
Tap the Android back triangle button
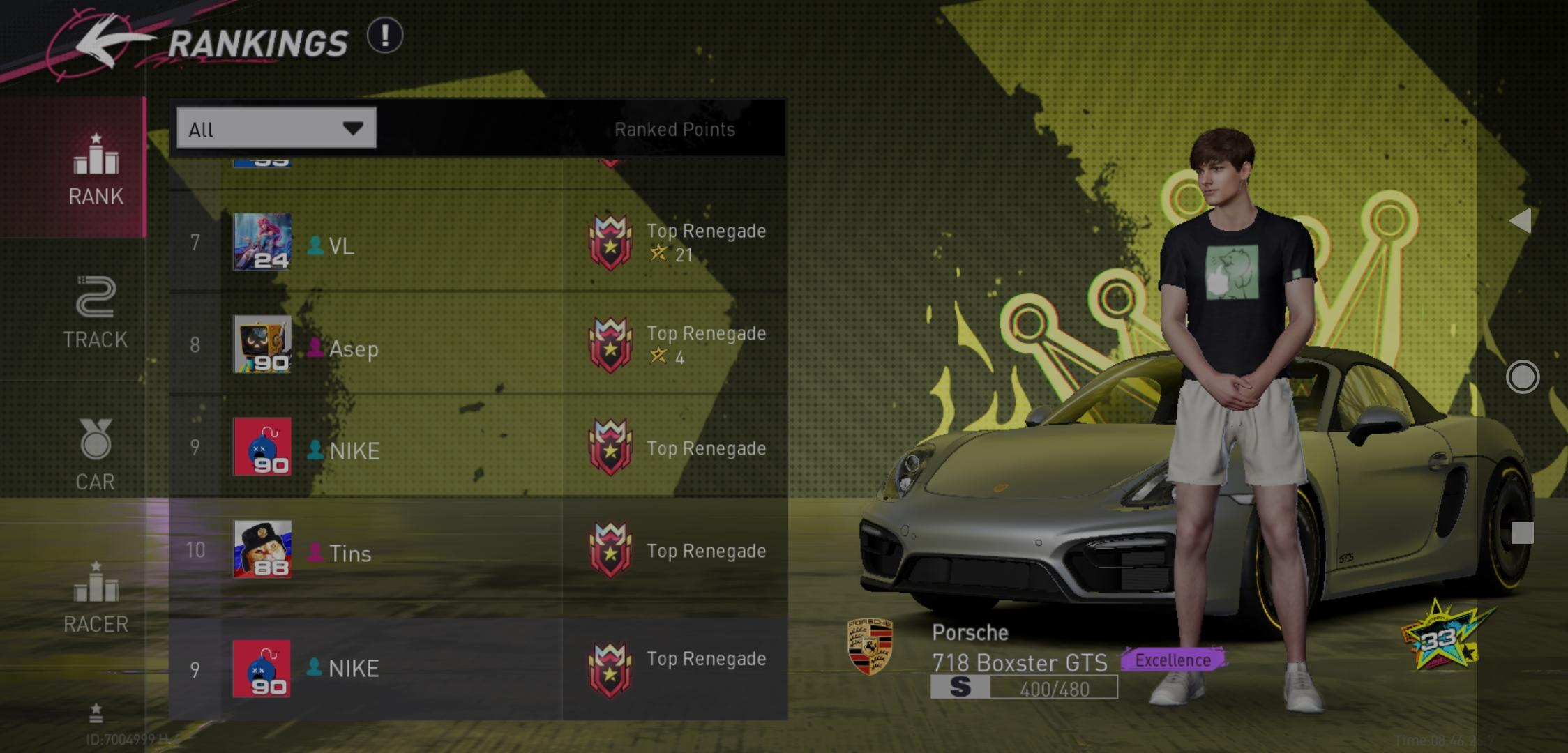pyautogui.click(x=1521, y=221)
